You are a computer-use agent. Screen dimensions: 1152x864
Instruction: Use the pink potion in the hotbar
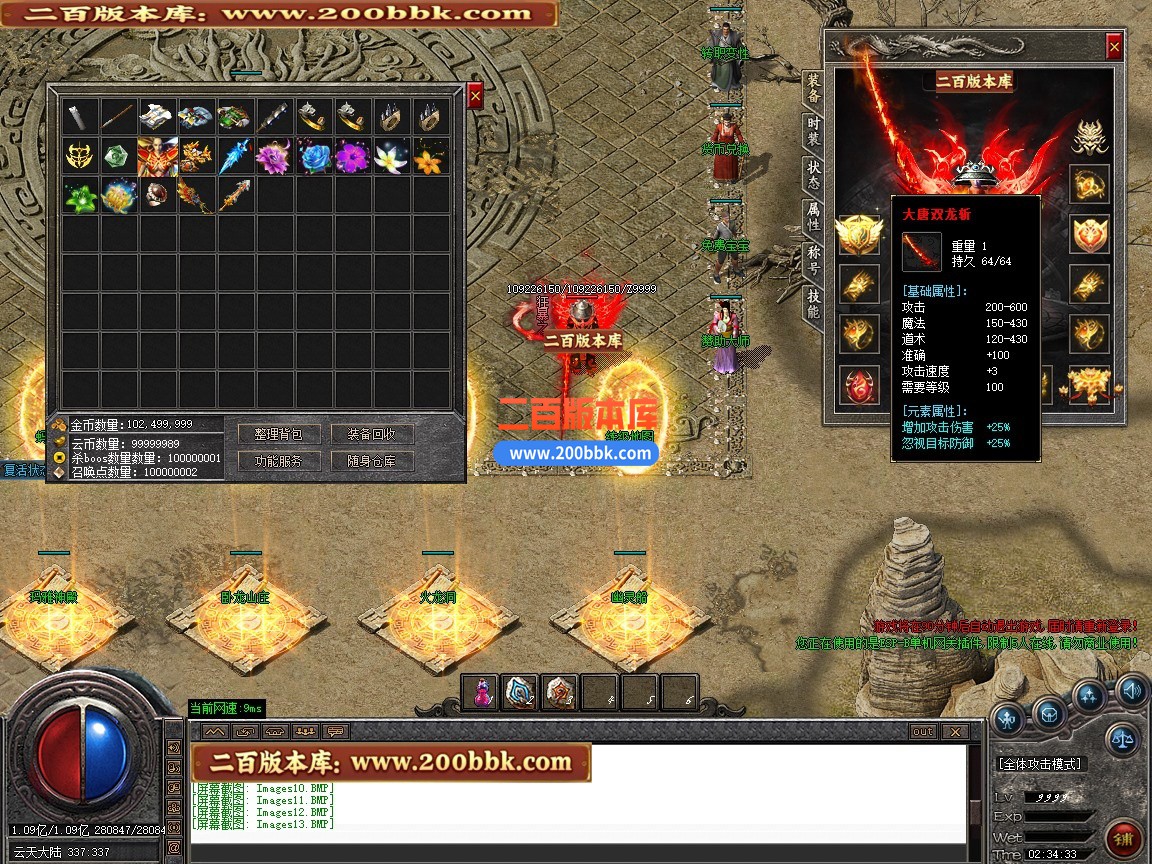coord(481,692)
